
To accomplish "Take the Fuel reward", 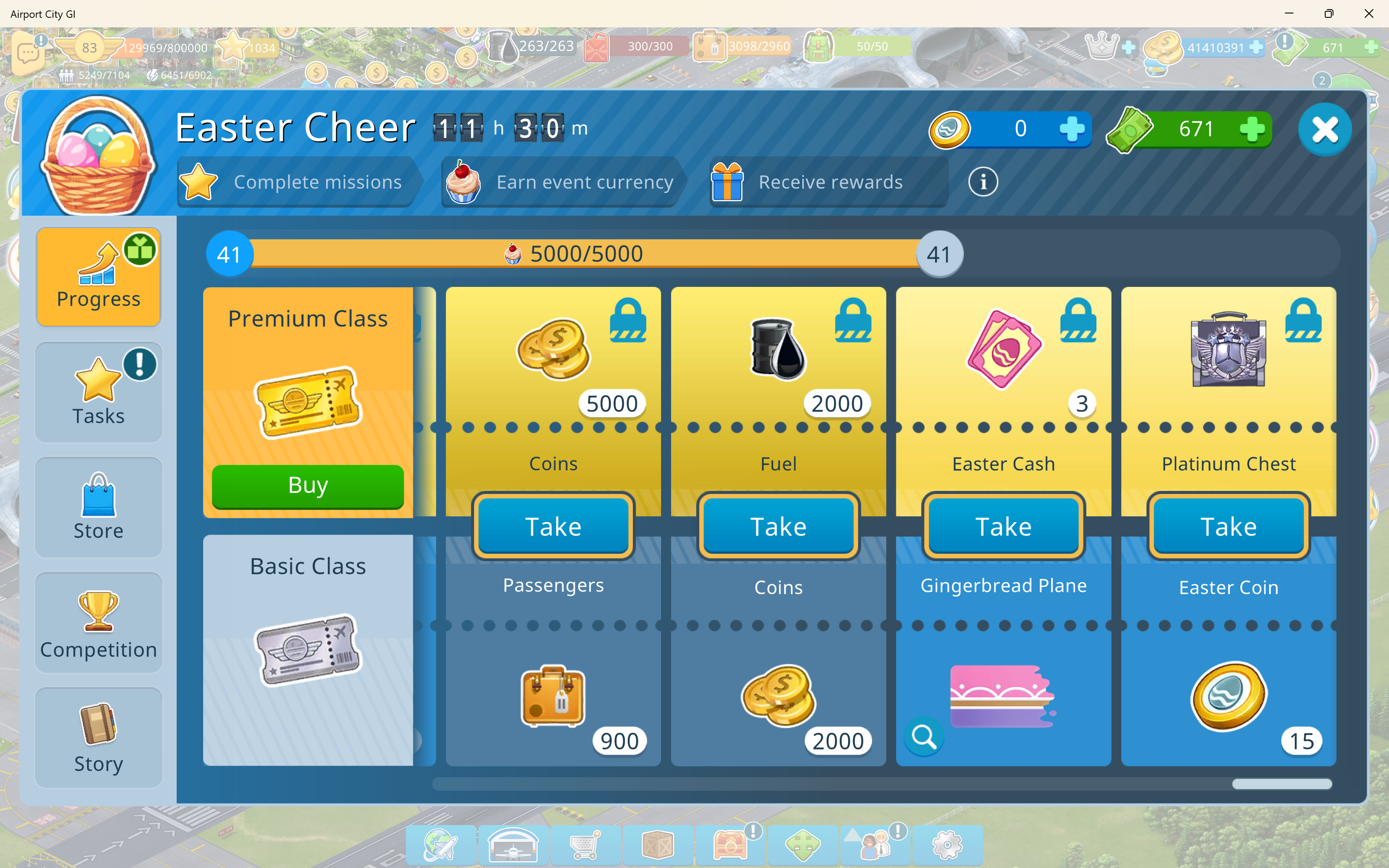I will coord(778,526).
